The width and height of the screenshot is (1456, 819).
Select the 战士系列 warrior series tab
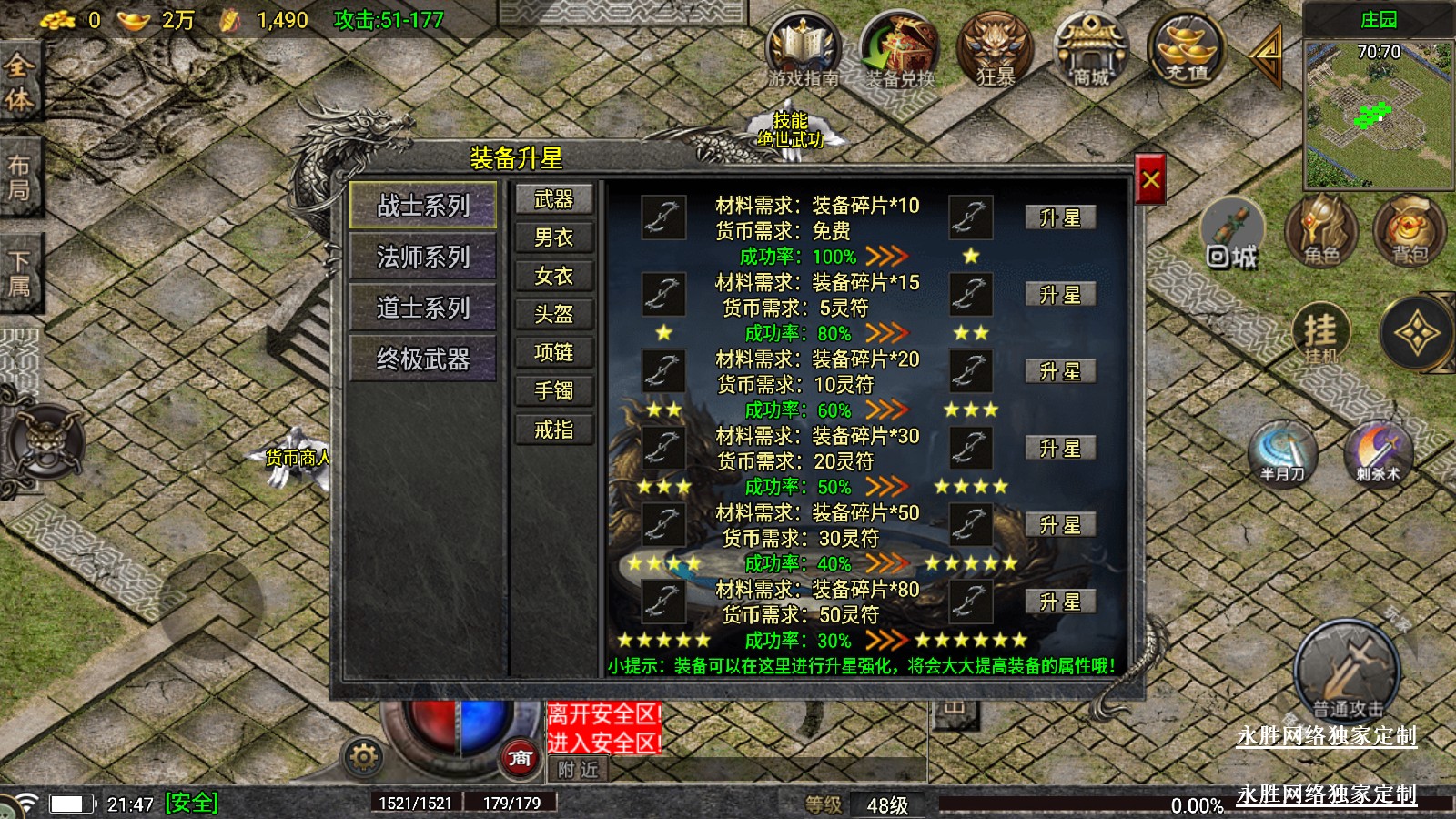(423, 206)
